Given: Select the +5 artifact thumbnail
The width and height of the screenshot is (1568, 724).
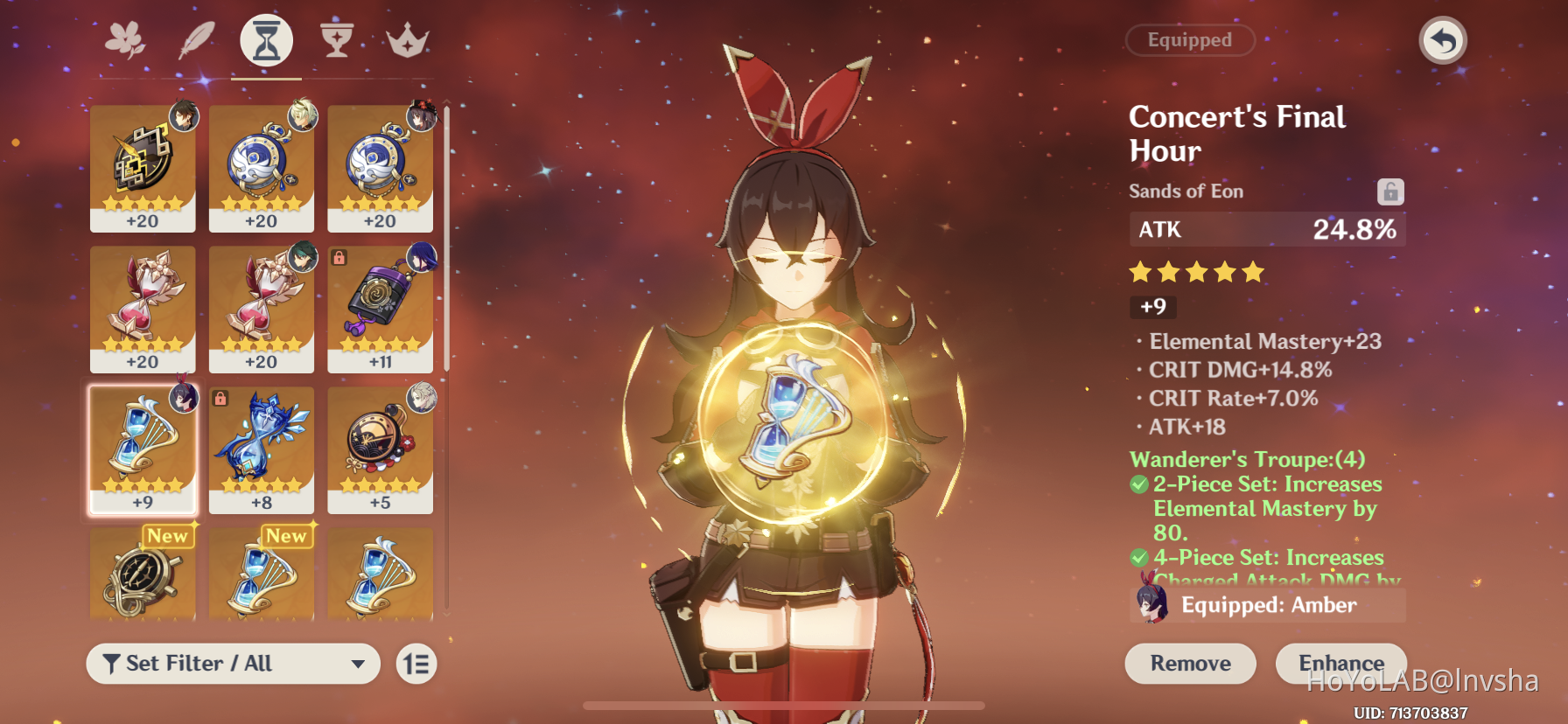Looking at the screenshot, I should [x=380, y=450].
